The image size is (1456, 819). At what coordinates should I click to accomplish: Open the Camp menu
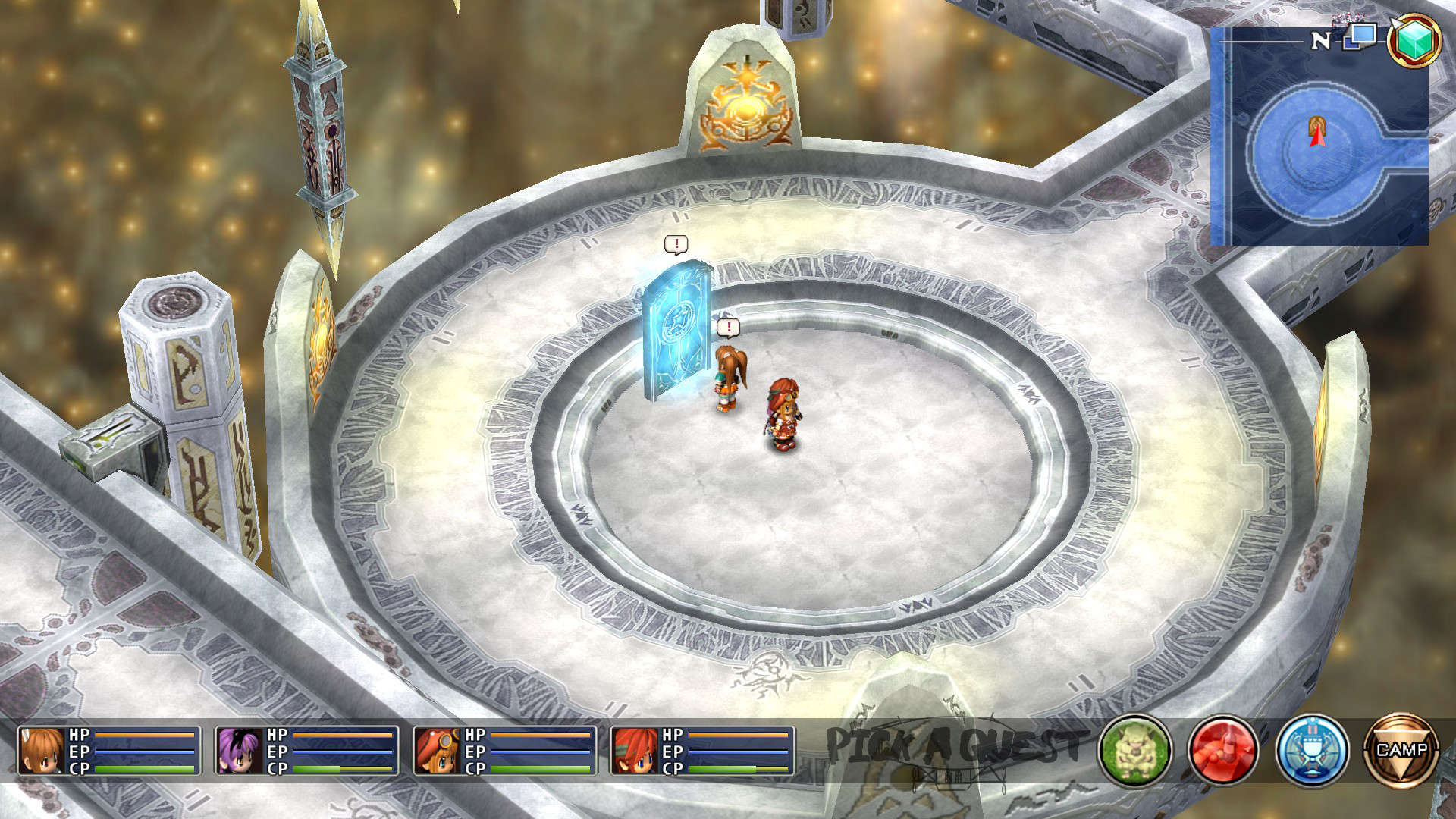(x=1401, y=750)
